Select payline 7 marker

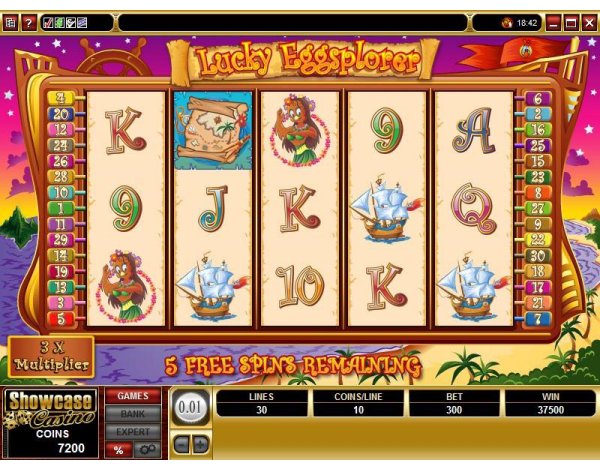[539, 319]
